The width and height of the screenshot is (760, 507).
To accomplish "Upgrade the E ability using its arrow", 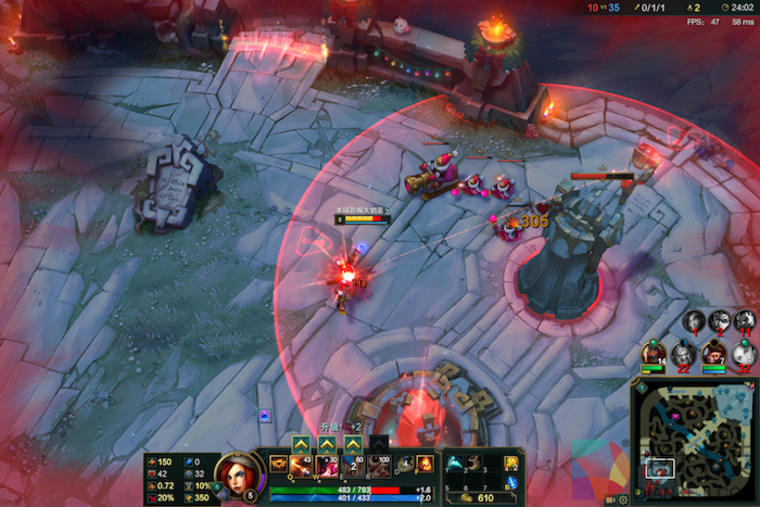I will click(x=353, y=444).
